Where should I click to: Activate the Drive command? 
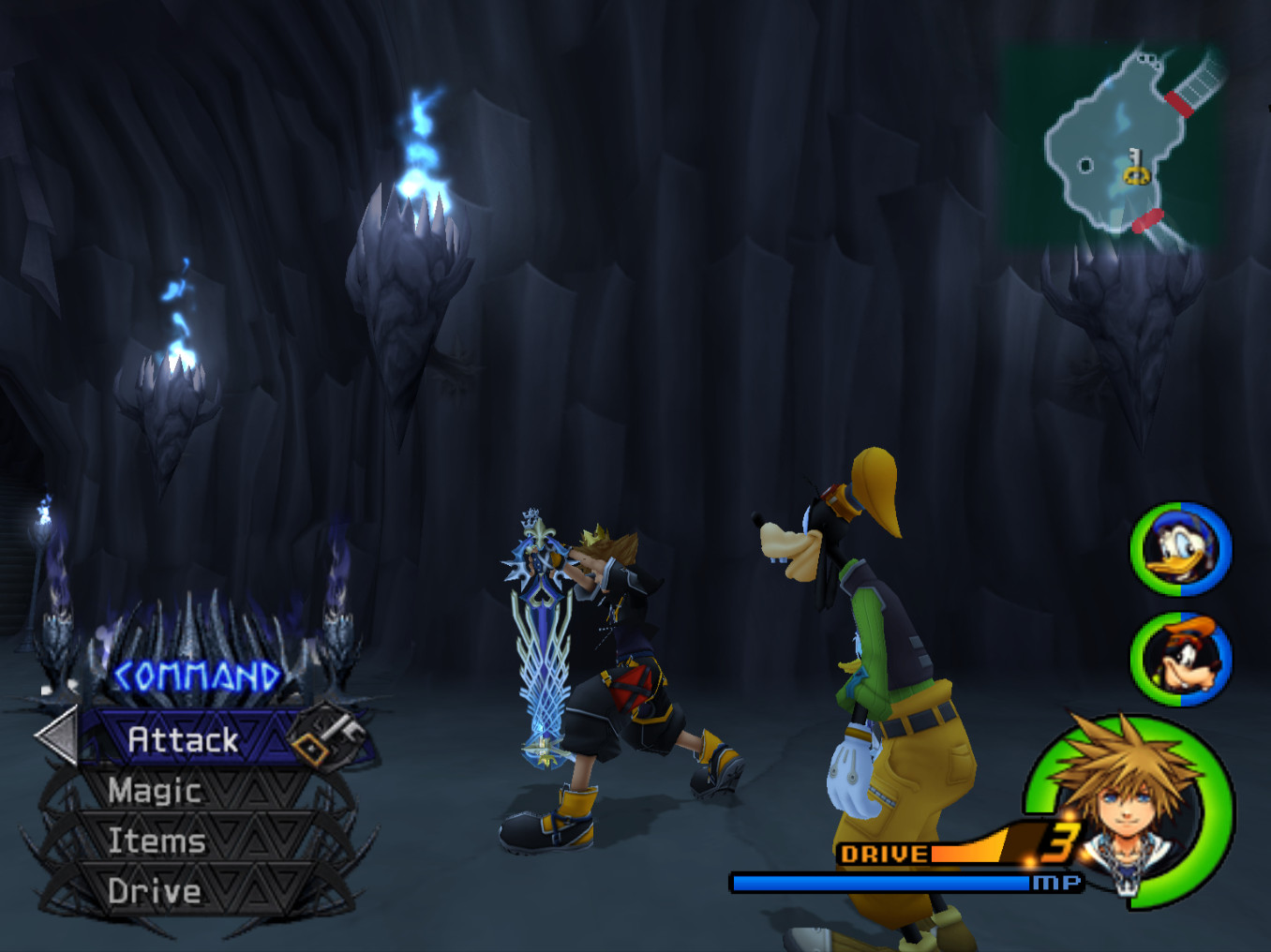pyautogui.click(x=153, y=891)
